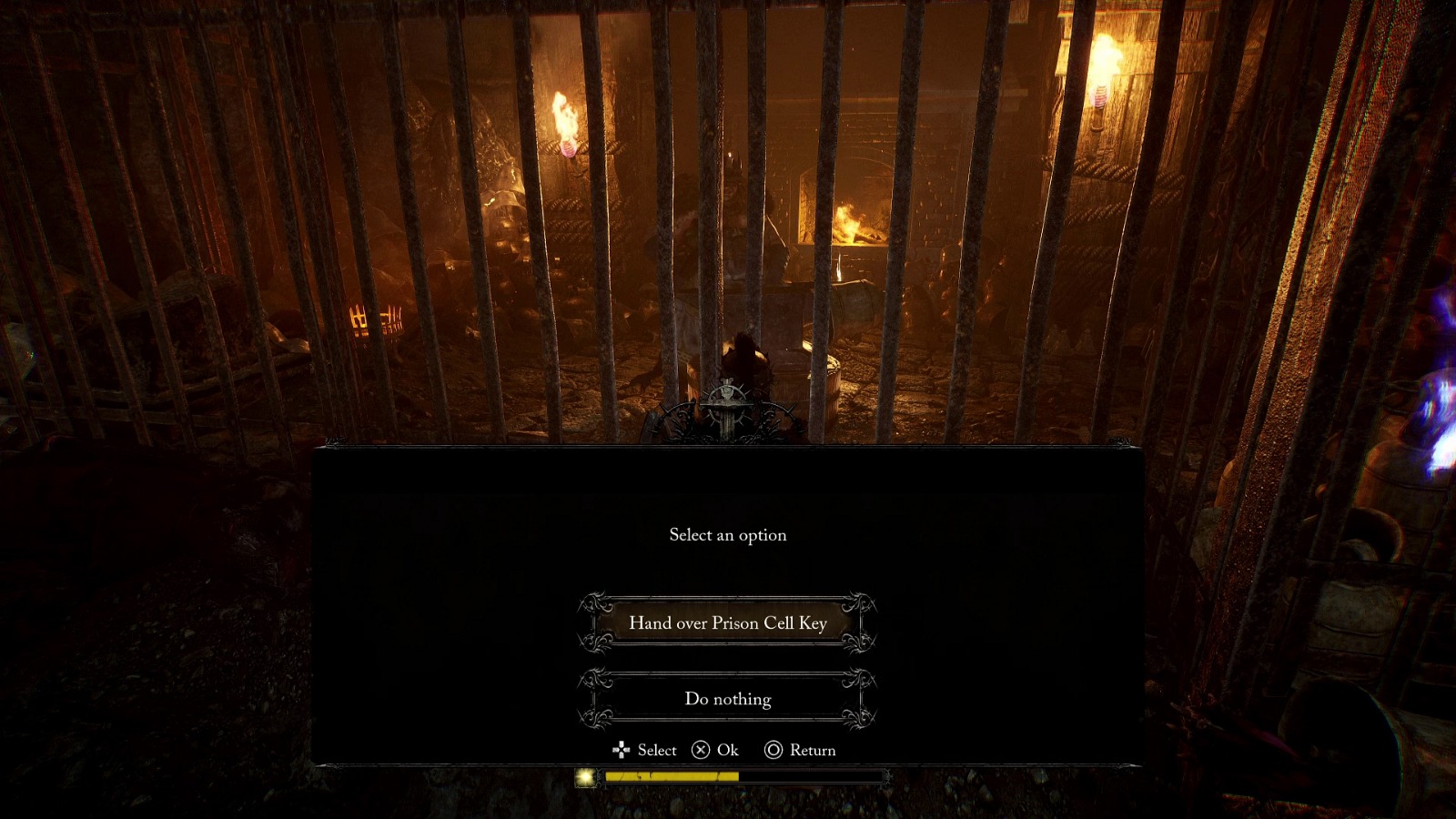Screen dimensions: 1456x819
Task: Click the Select an option heading
Action: pyautogui.click(x=727, y=535)
